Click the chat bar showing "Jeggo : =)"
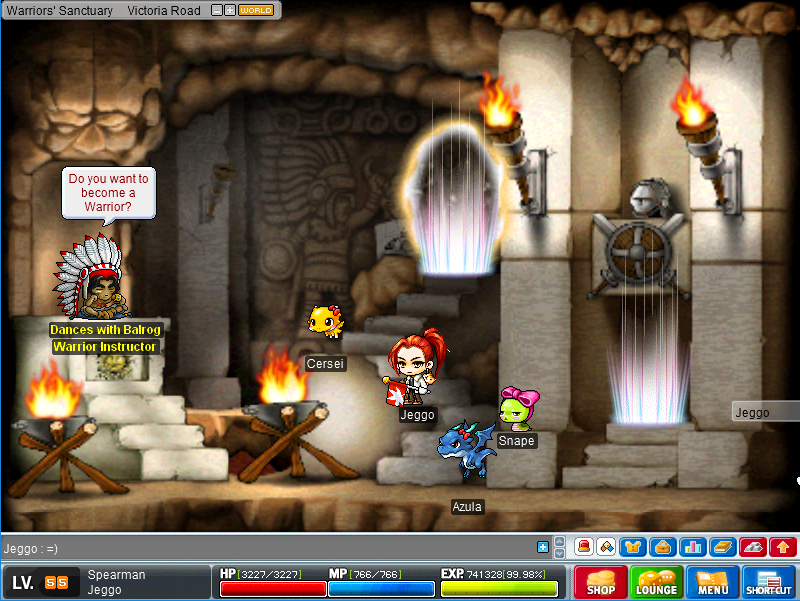 (x=270, y=548)
